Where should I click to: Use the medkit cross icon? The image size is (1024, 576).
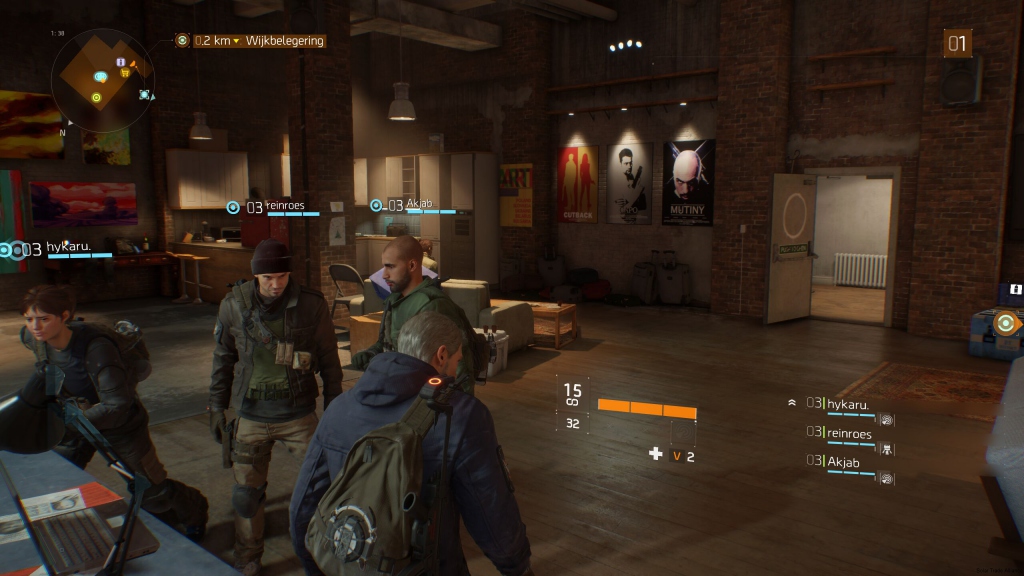click(656, 454)
